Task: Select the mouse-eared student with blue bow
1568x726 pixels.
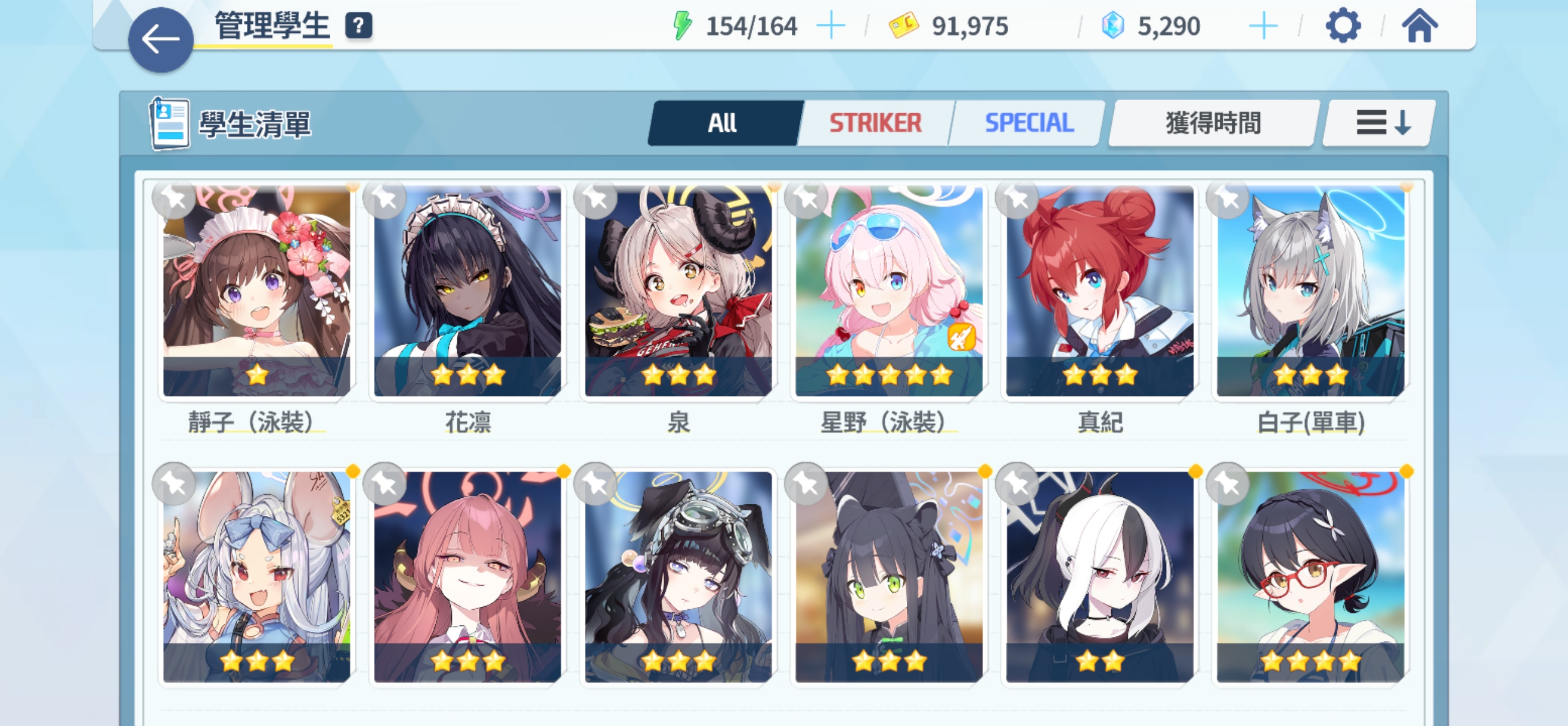Action: (257, 577)
